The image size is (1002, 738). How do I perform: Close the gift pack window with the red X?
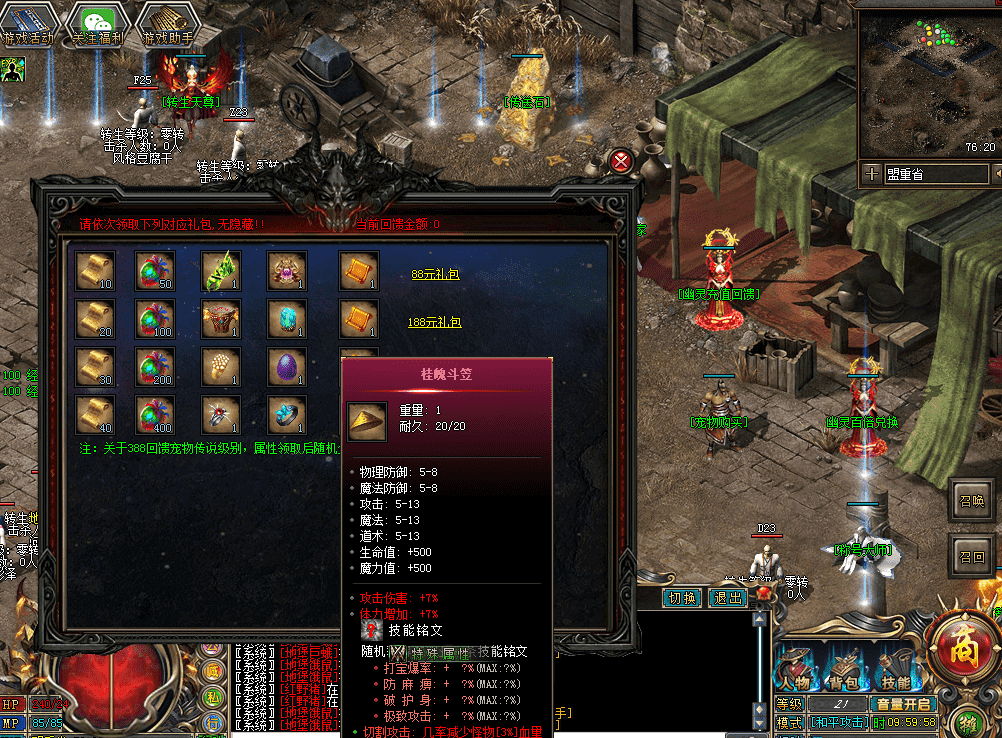pos(621,161)
